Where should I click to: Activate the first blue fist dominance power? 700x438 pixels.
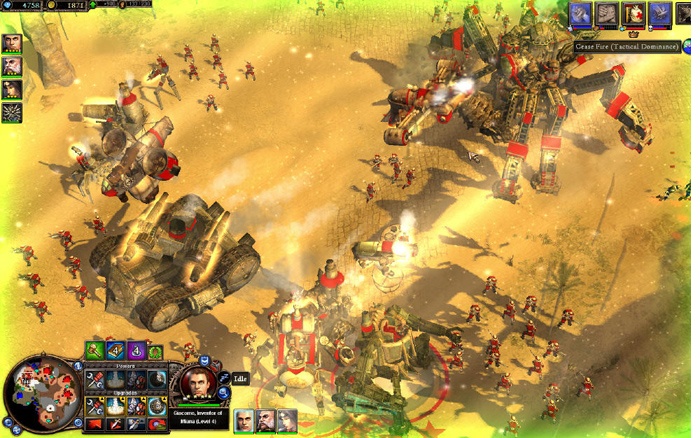point(582,14)
